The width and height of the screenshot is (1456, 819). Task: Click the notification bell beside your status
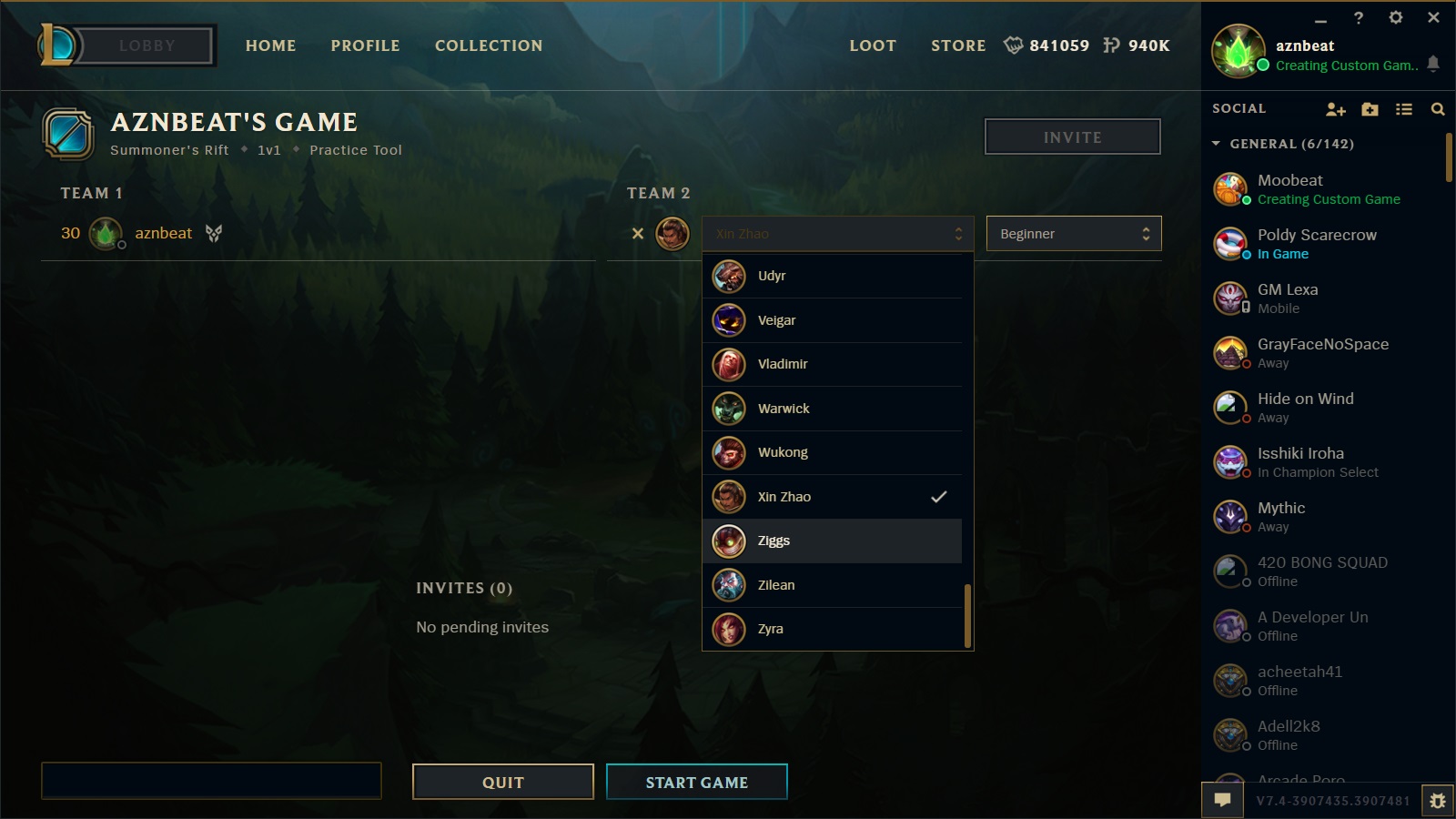1433,66
